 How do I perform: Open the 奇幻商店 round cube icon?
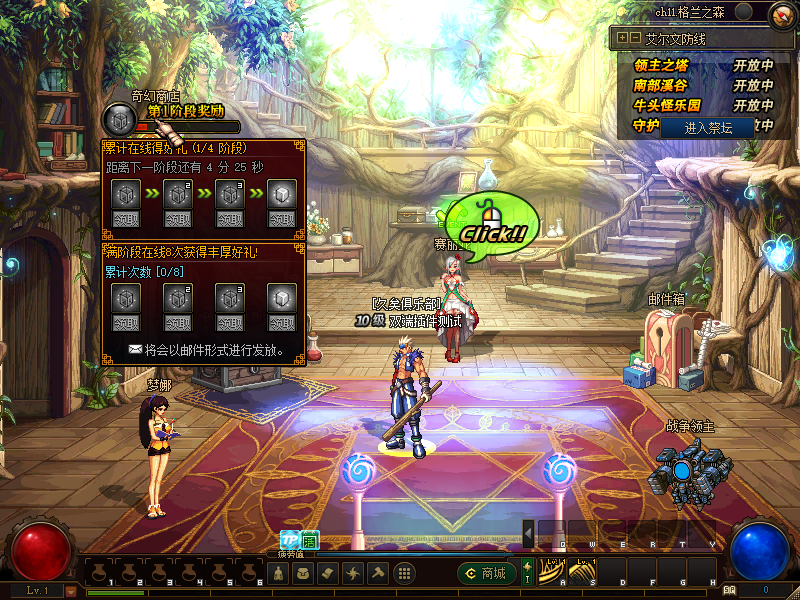[x=118, y=120]
